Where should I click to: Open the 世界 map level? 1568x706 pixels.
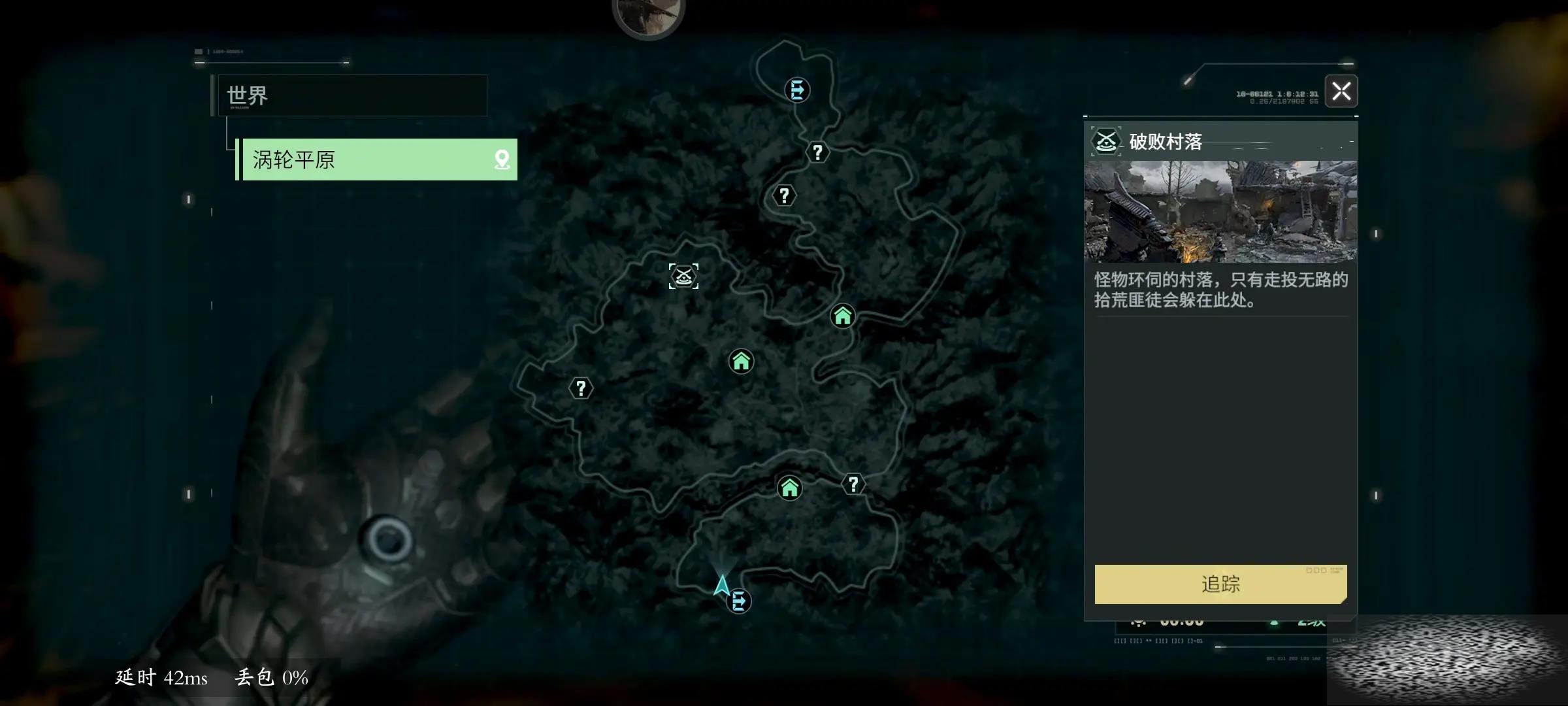[x=353, y=95]
